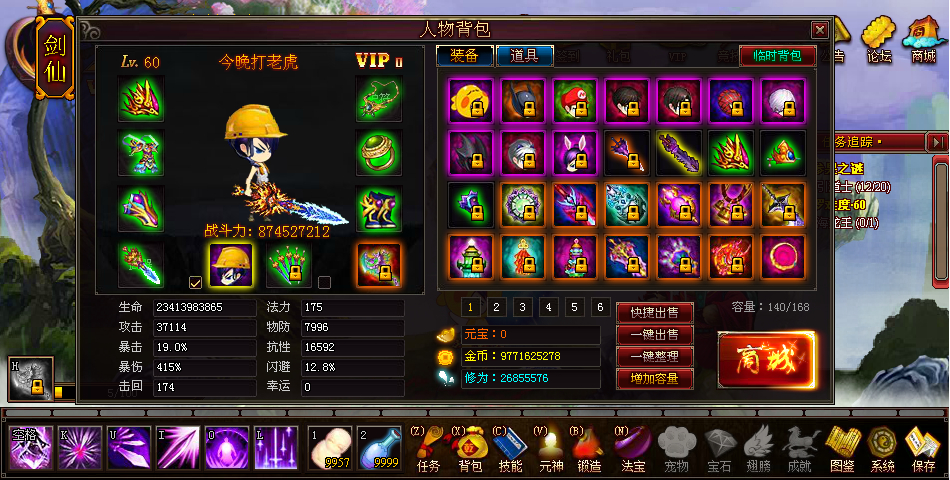This screenshot has height=480, width=950.
Task: Click the 一键出售 sell-all button
Action: (x=654, y=335)
